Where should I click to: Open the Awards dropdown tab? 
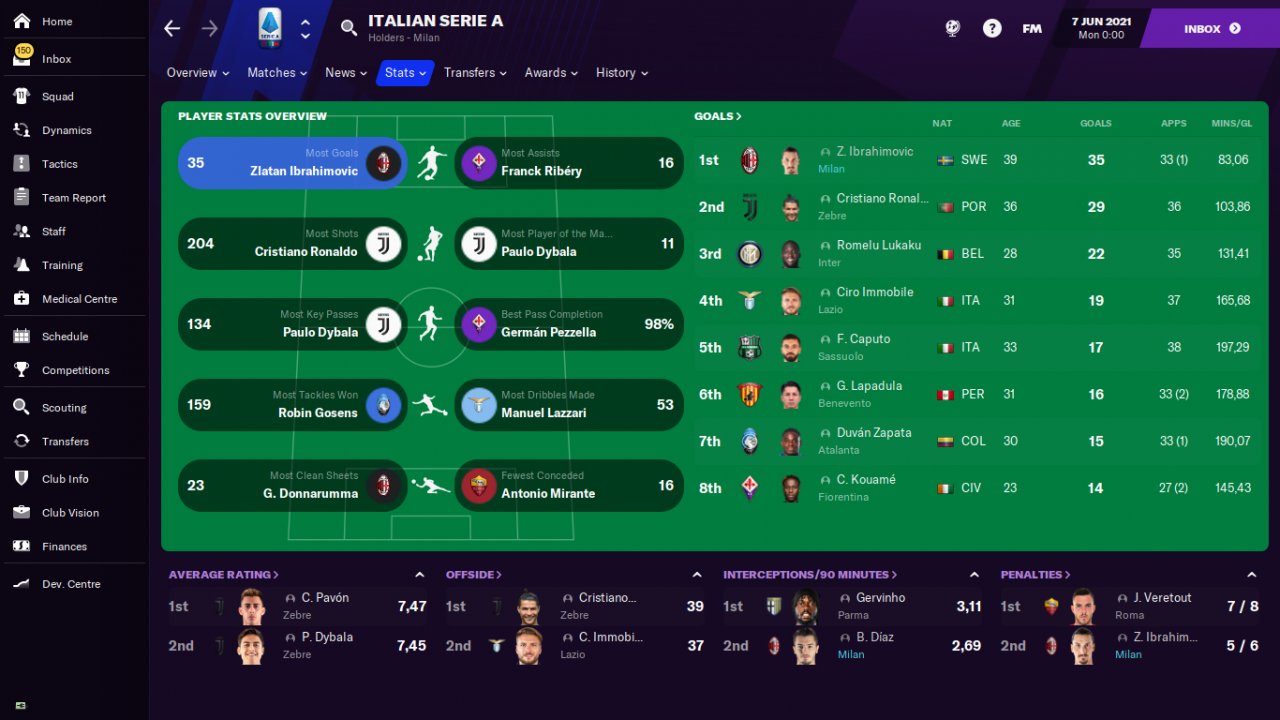(x=551, y=73)
